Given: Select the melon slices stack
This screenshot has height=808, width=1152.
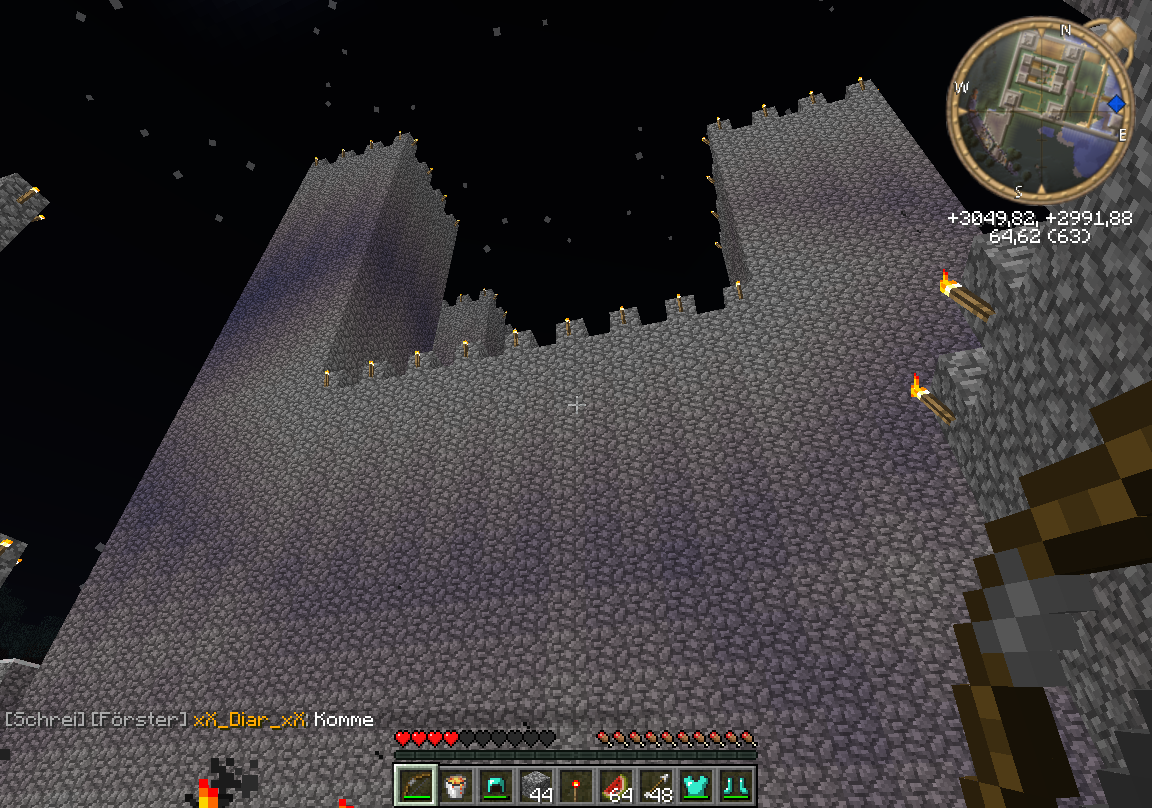Looking at the screenshot, I should tap(616, 785).
